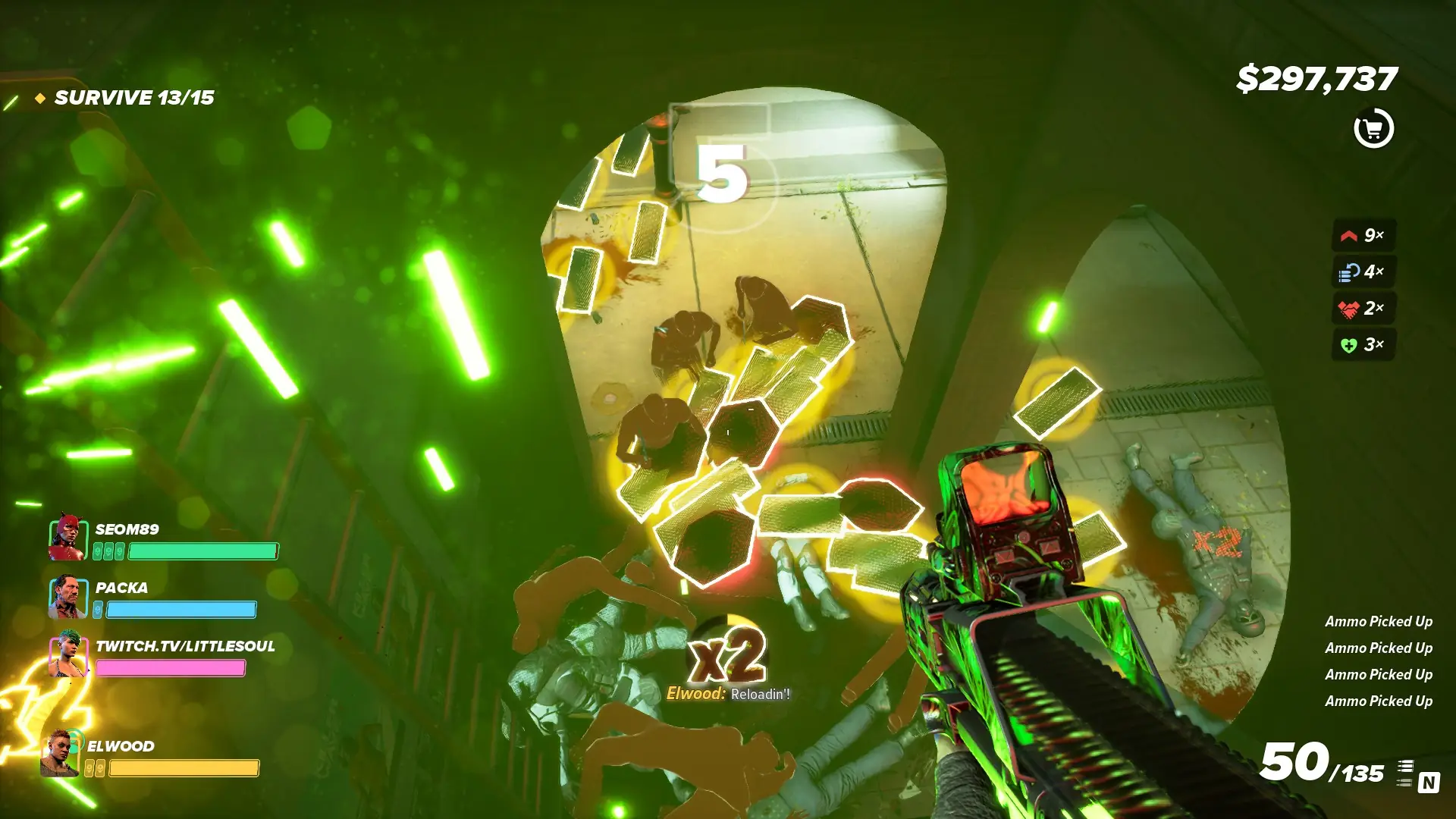Choose the red handshake 2x buff icon
The height and width of the screenshot is (819, 1456).
coord(1349,309)
